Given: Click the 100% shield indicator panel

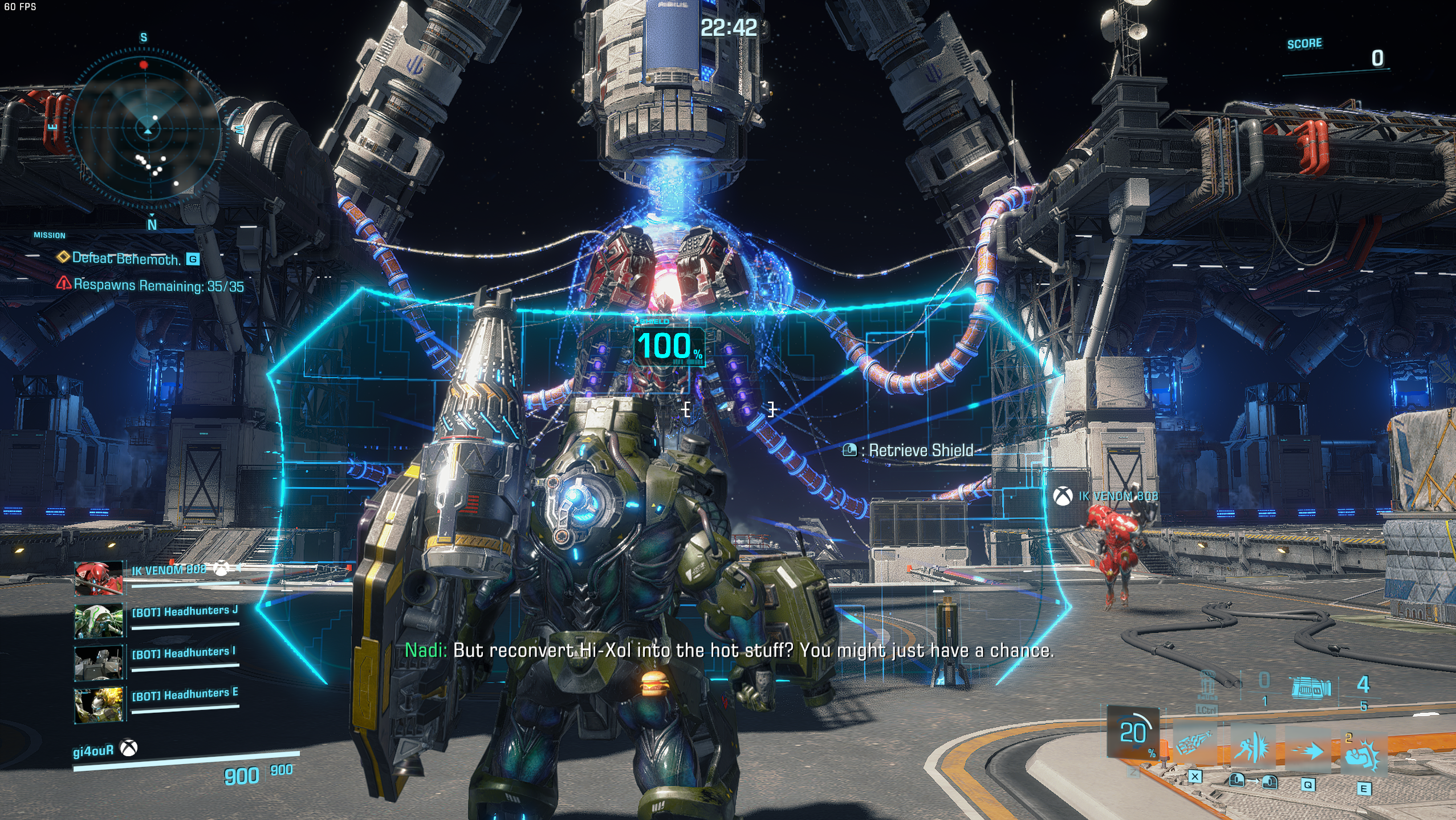Looking at the screenshot, I should 668,346.
